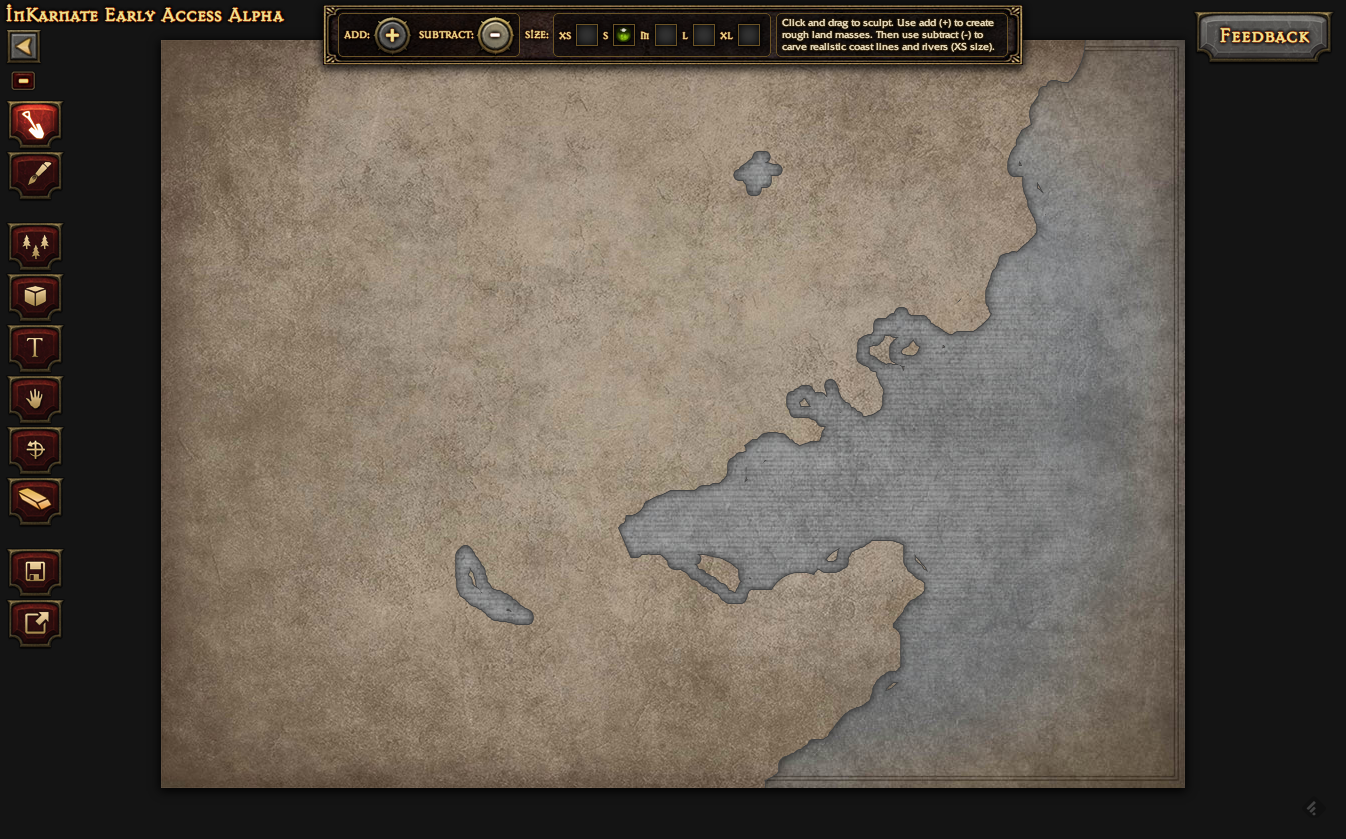Select the shovel sculpt tool
Screen dimensions: 1346x839
(35, 124)
